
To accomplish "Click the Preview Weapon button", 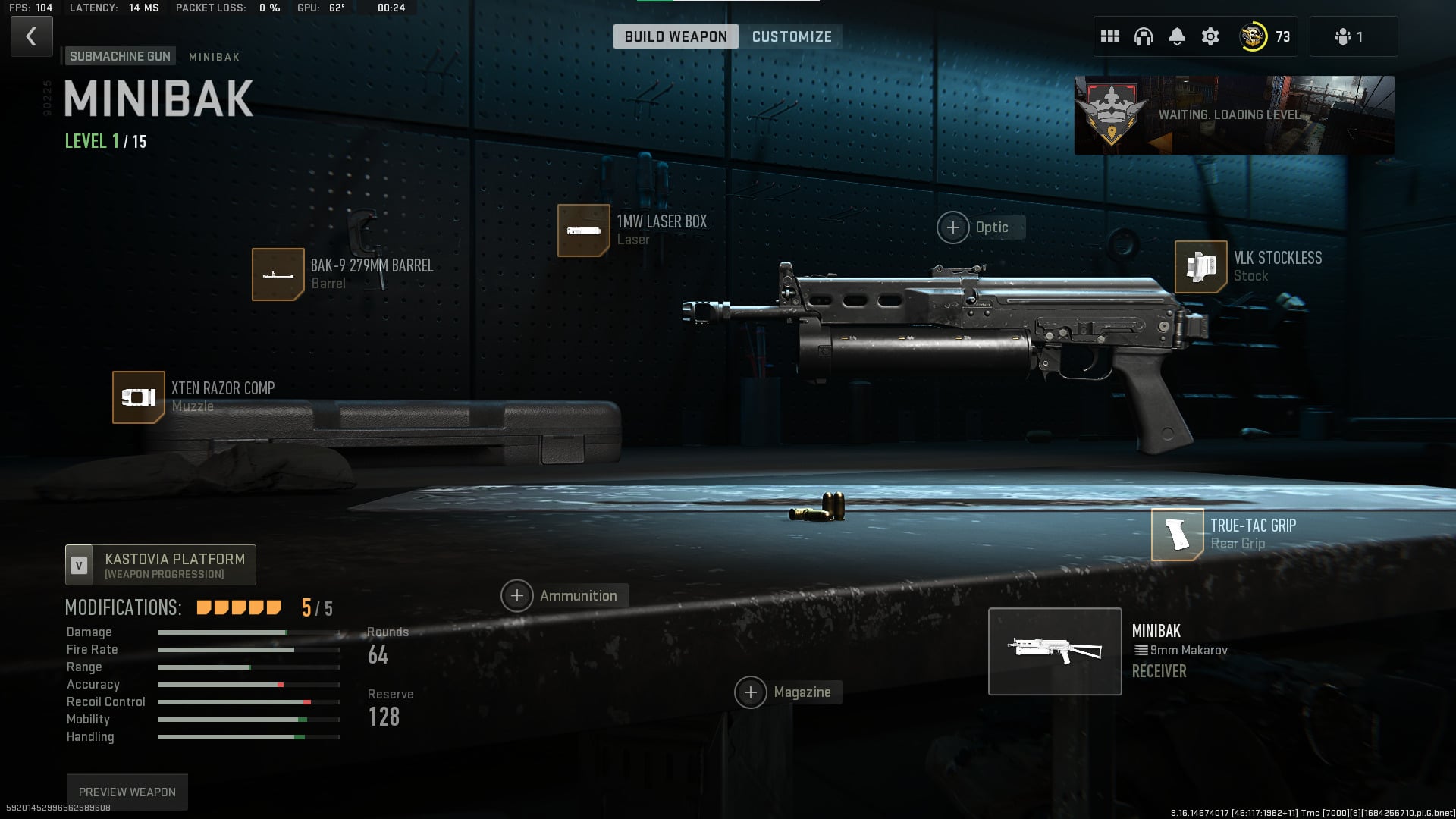I will 127,792.
